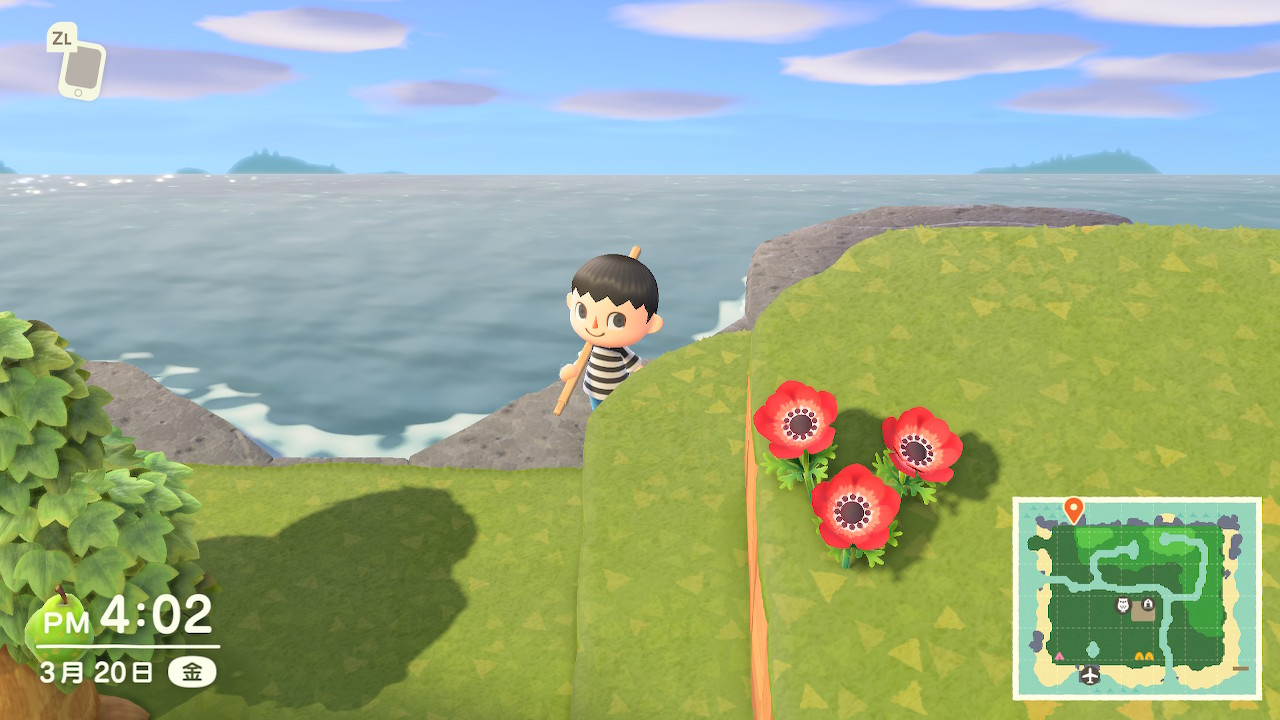
Task: Select the owl museum marker on the minimap
Action: click(x=1122, y=606)
